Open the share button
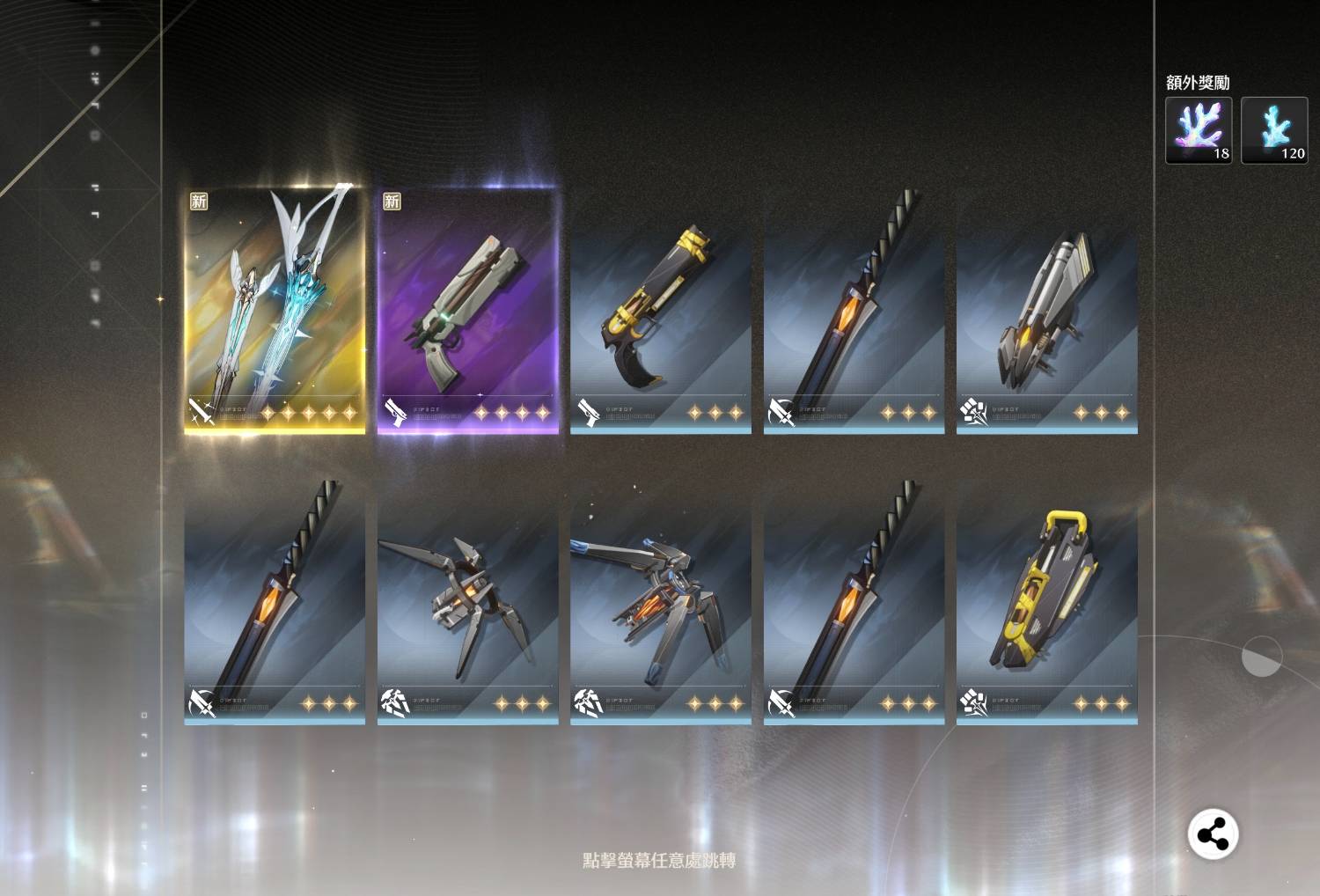The width and height of the screenshot is (1320, 896). click(1213, 834)
